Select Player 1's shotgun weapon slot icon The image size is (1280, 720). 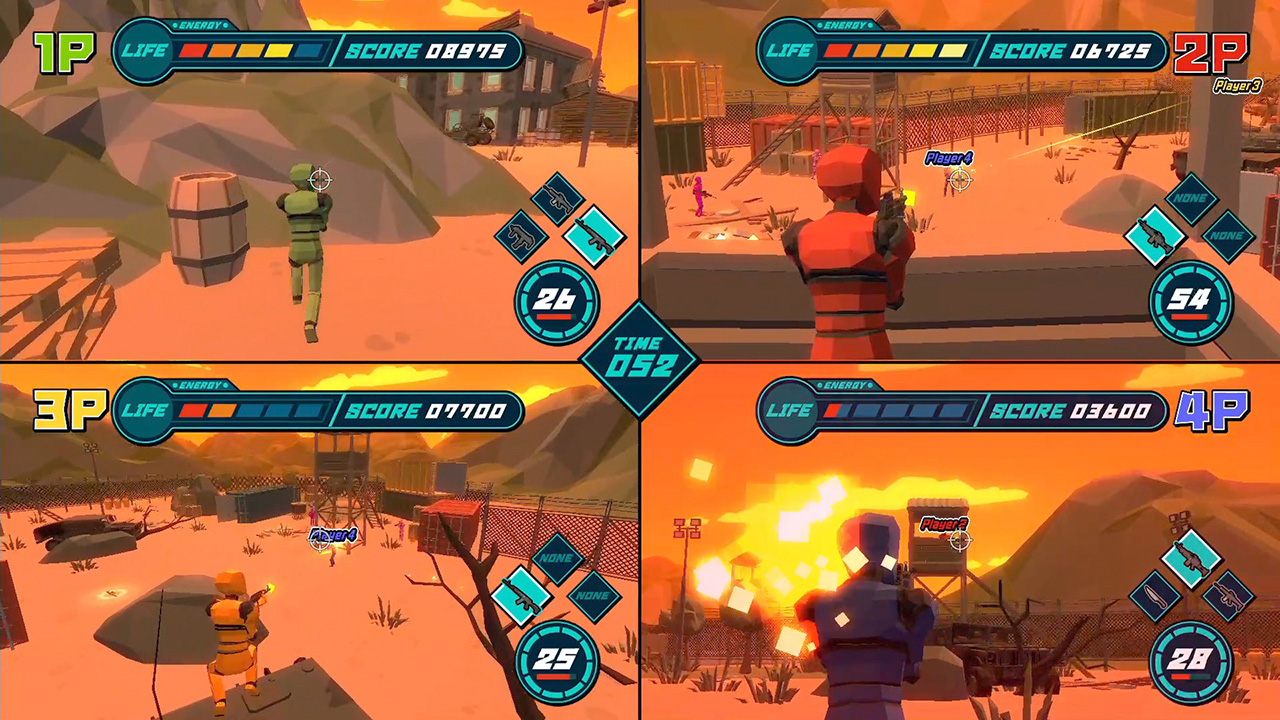[x=521, y=236]
